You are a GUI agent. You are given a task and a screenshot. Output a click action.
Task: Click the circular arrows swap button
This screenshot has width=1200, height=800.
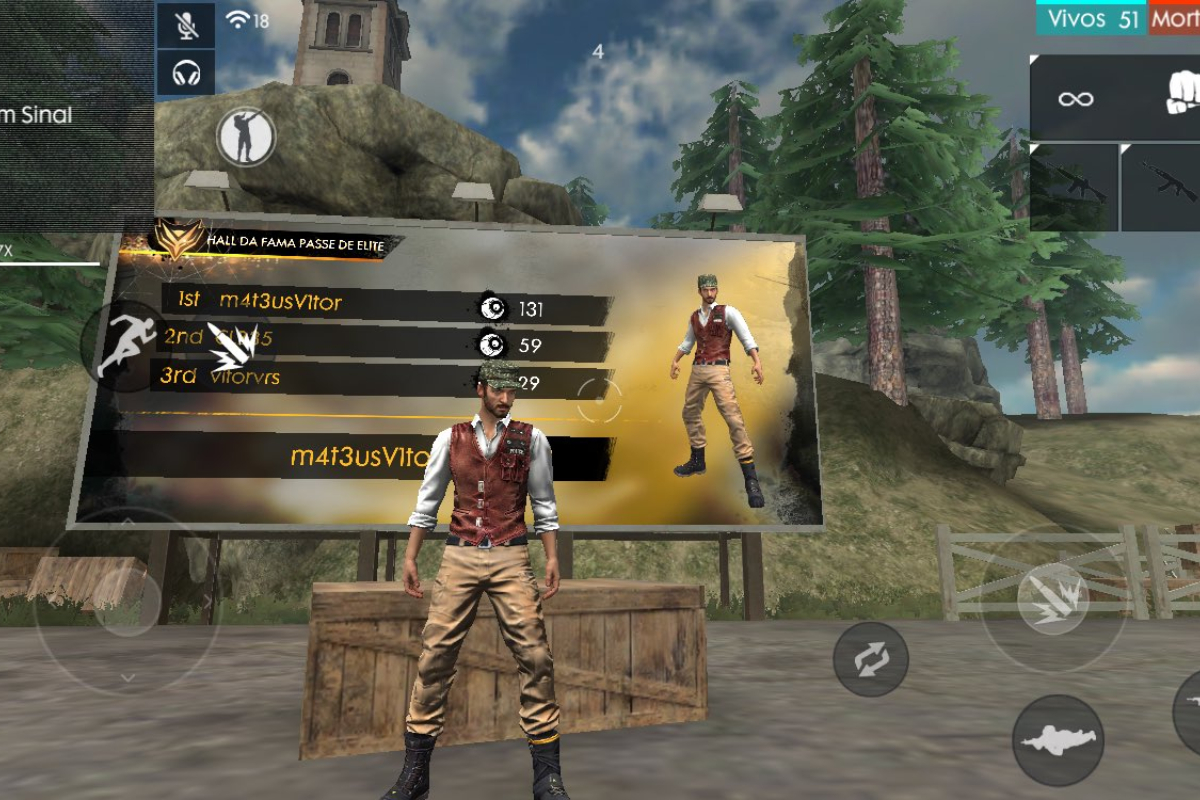point(870,660)
